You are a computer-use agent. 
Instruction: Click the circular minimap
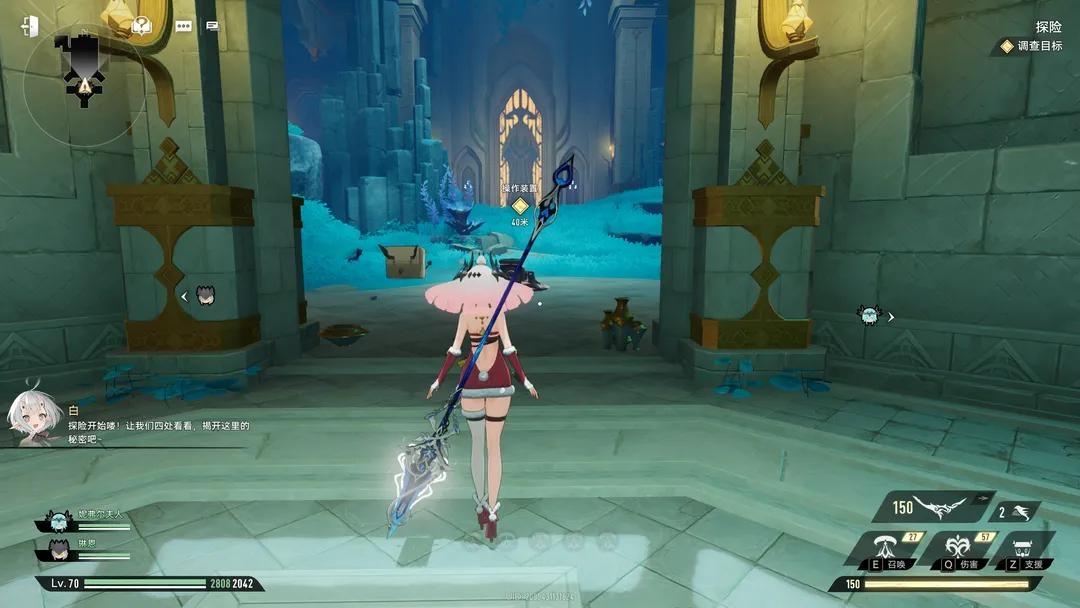[84, 82]
